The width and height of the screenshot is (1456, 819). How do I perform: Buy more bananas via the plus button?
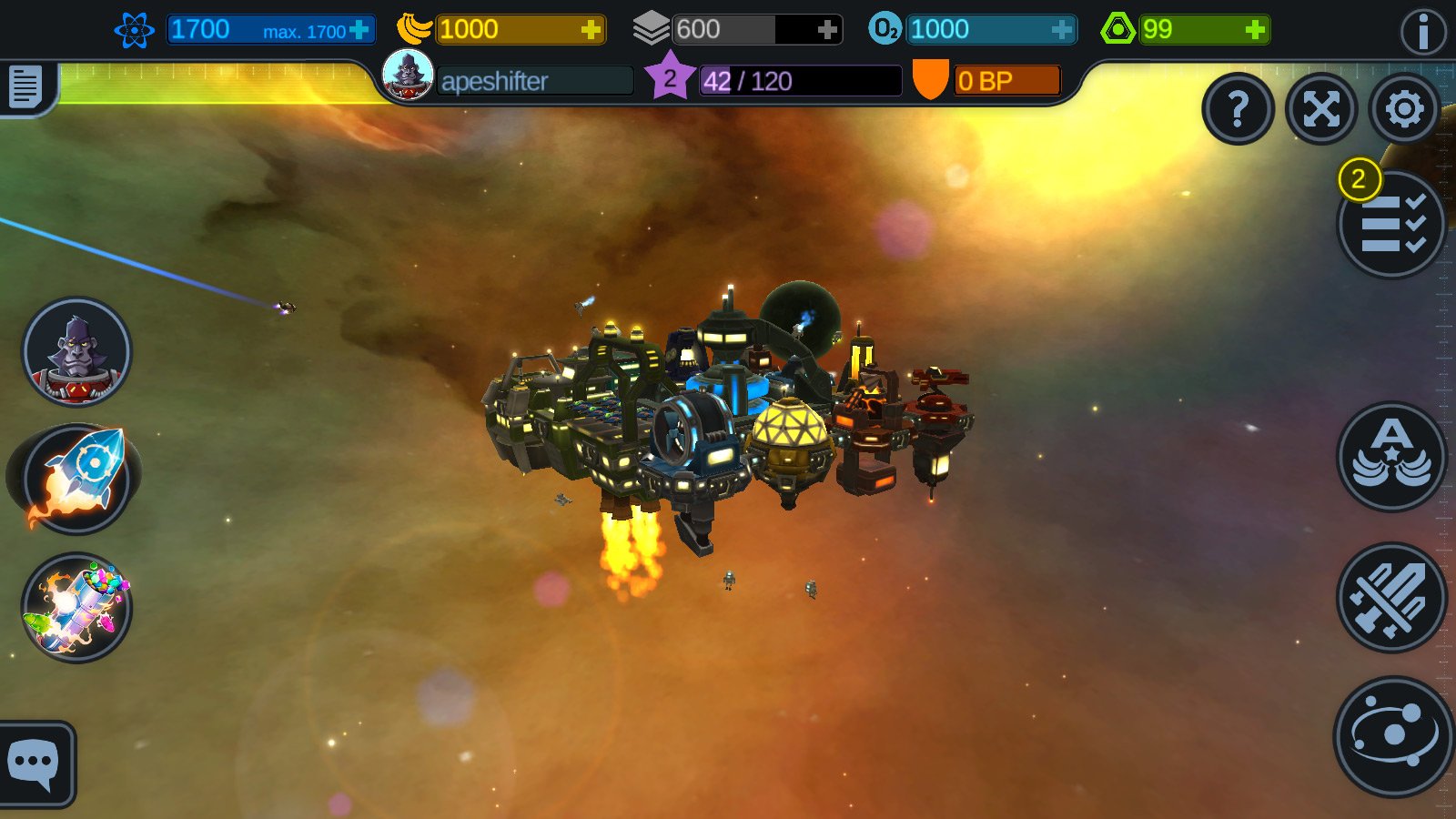point(592,29)
